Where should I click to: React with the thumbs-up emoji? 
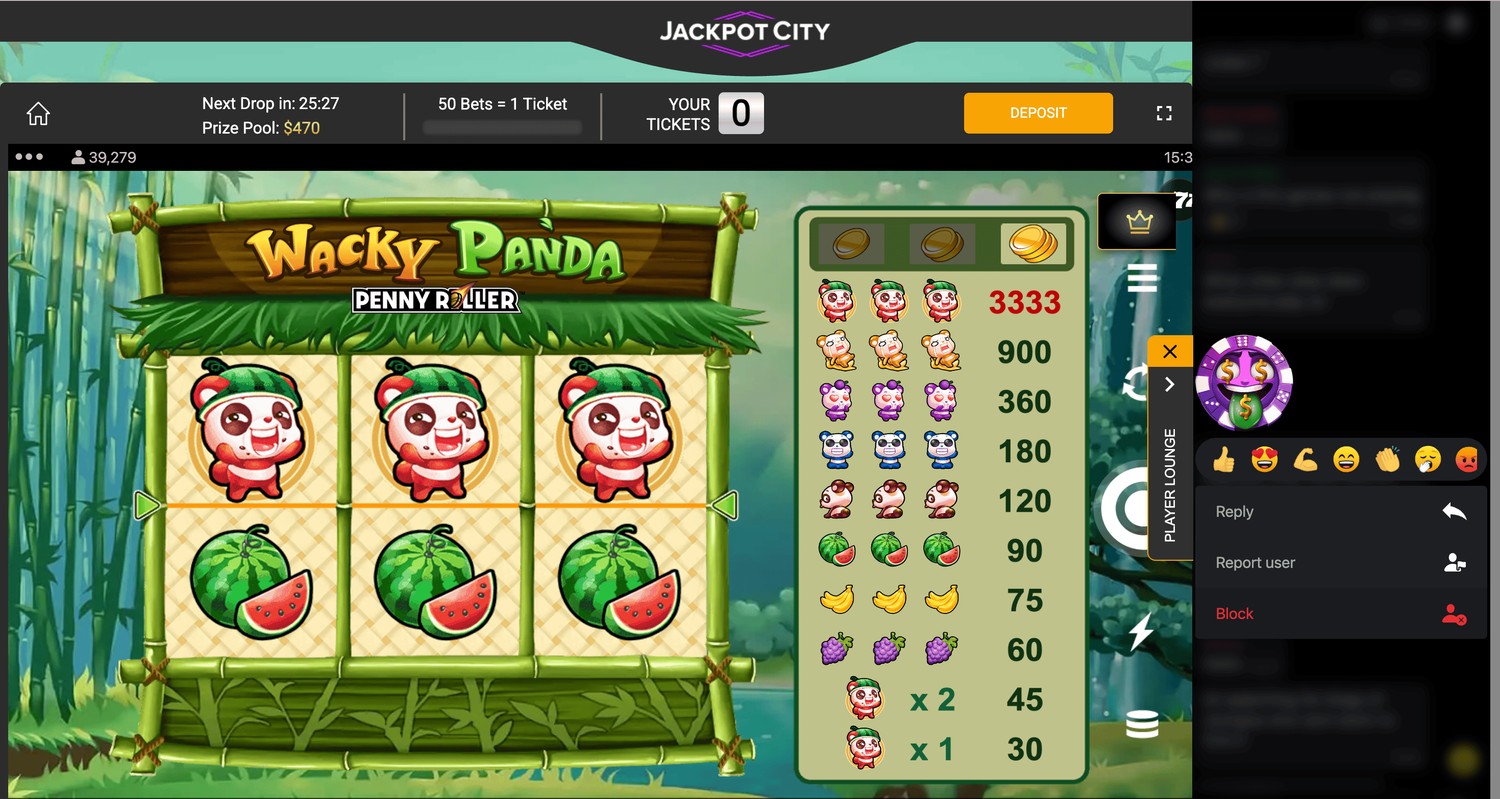pos(1223,460)
